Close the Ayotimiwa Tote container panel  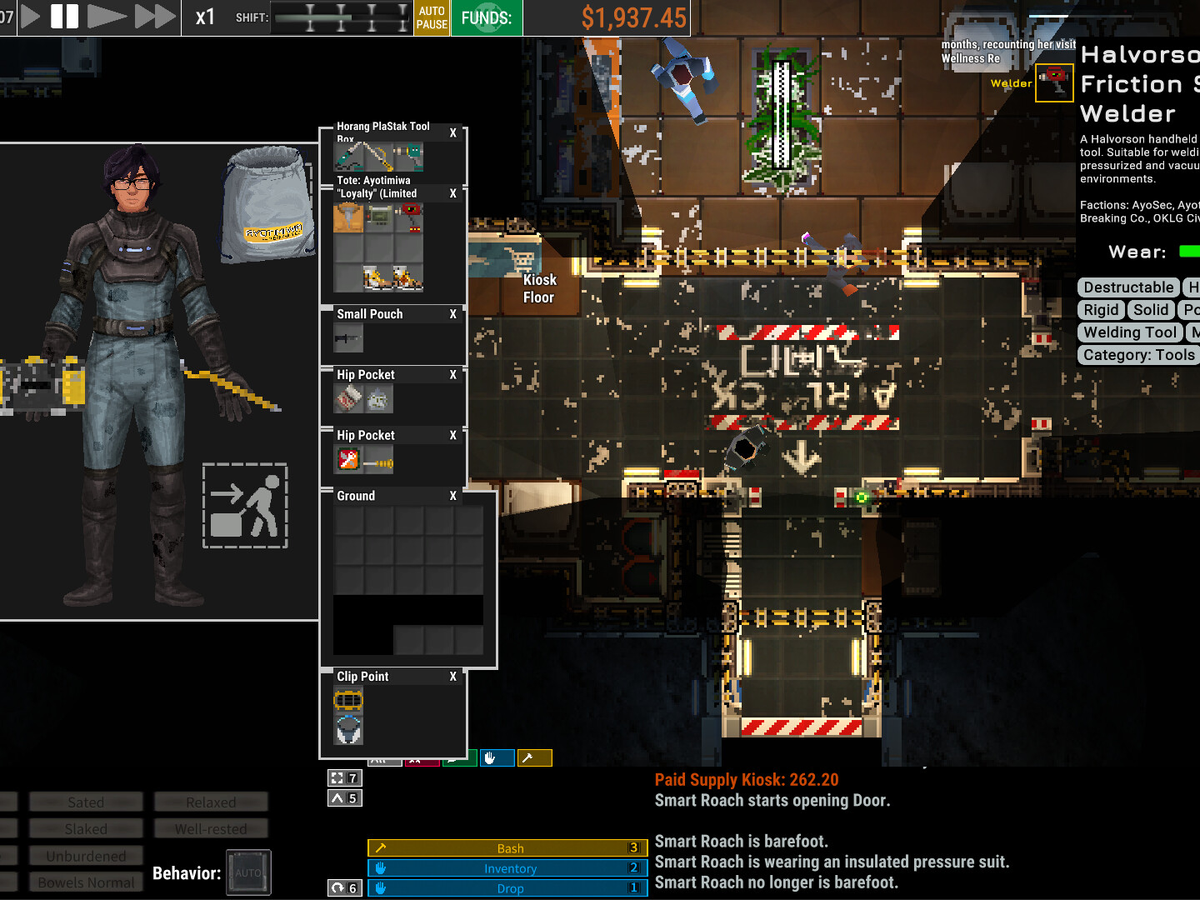click(x=453, y=193)
